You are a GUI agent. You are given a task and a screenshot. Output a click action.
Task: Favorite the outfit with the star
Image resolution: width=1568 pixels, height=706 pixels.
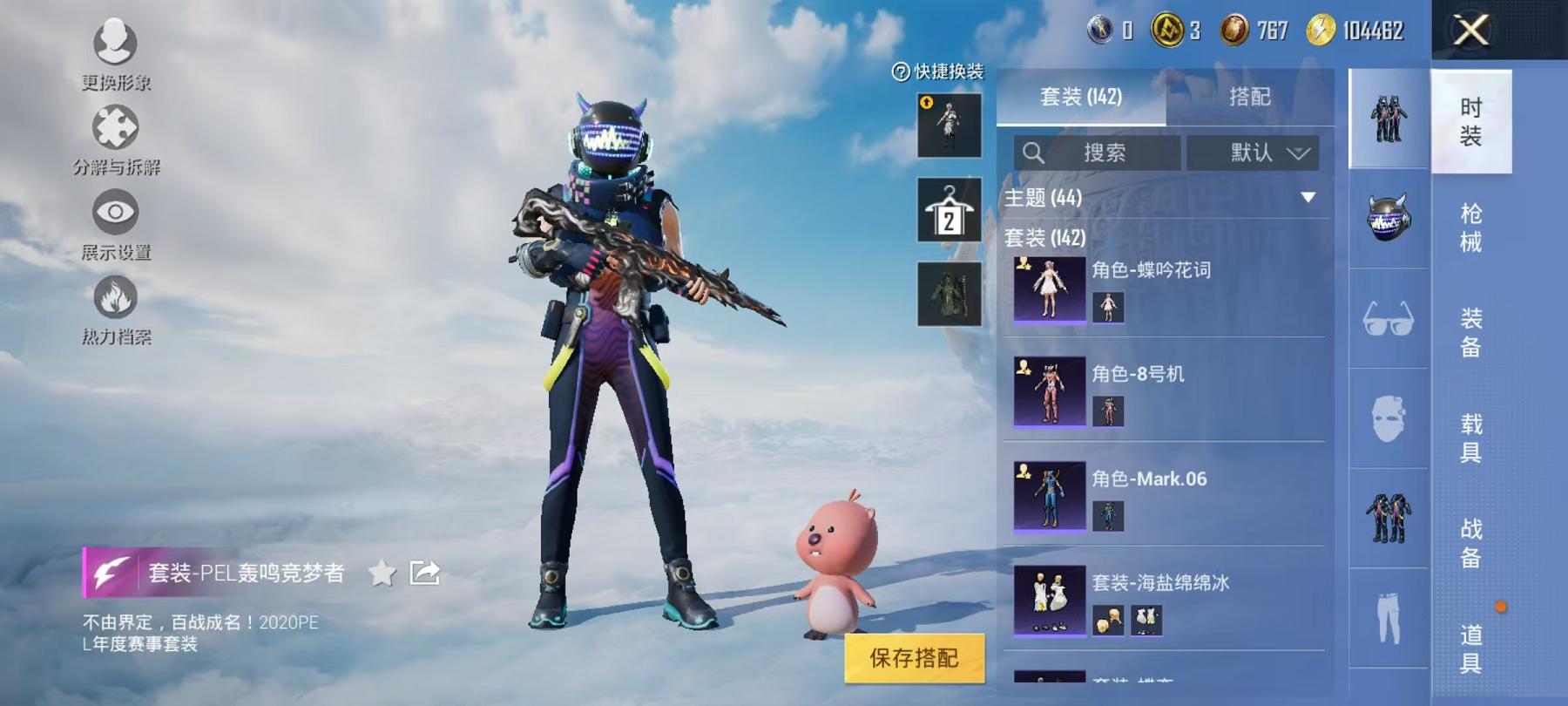pos(382,573)
